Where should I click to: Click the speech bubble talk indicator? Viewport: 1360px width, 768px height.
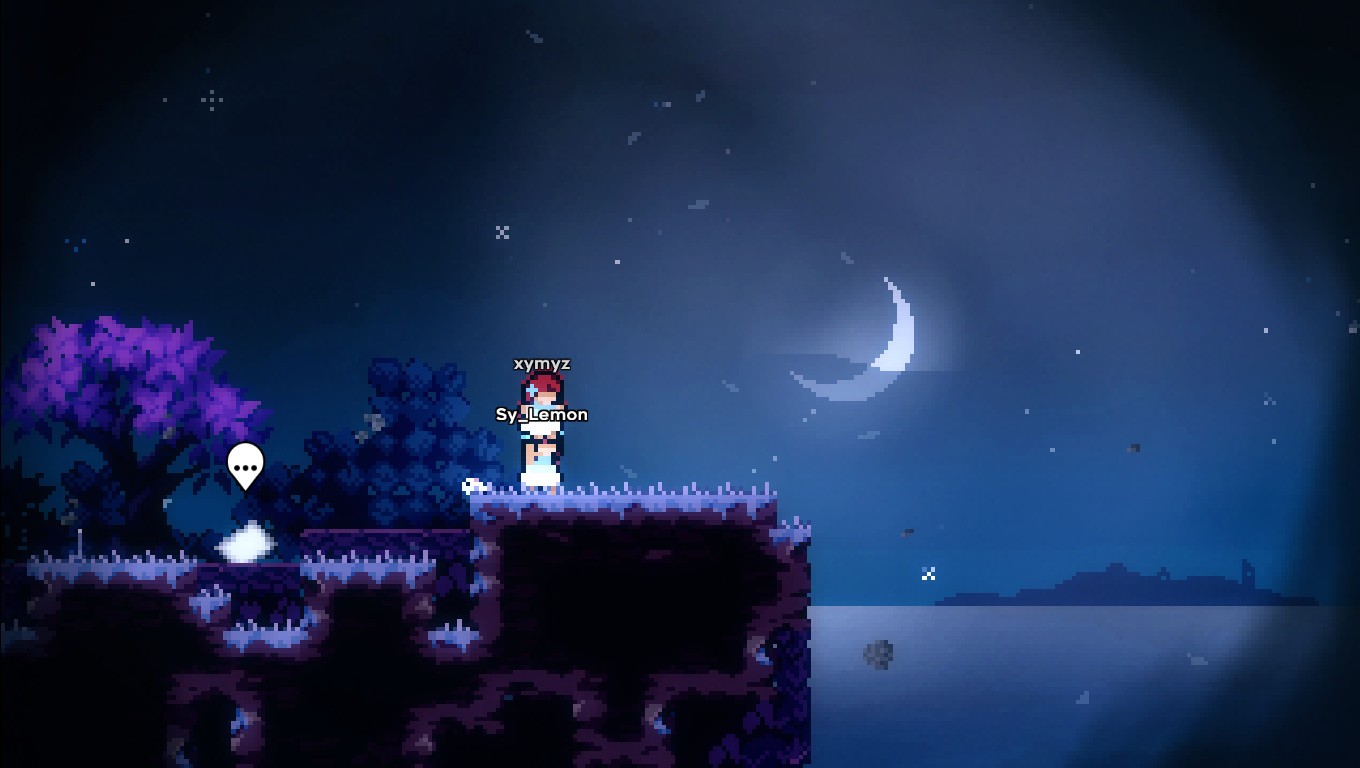point(245,465)
